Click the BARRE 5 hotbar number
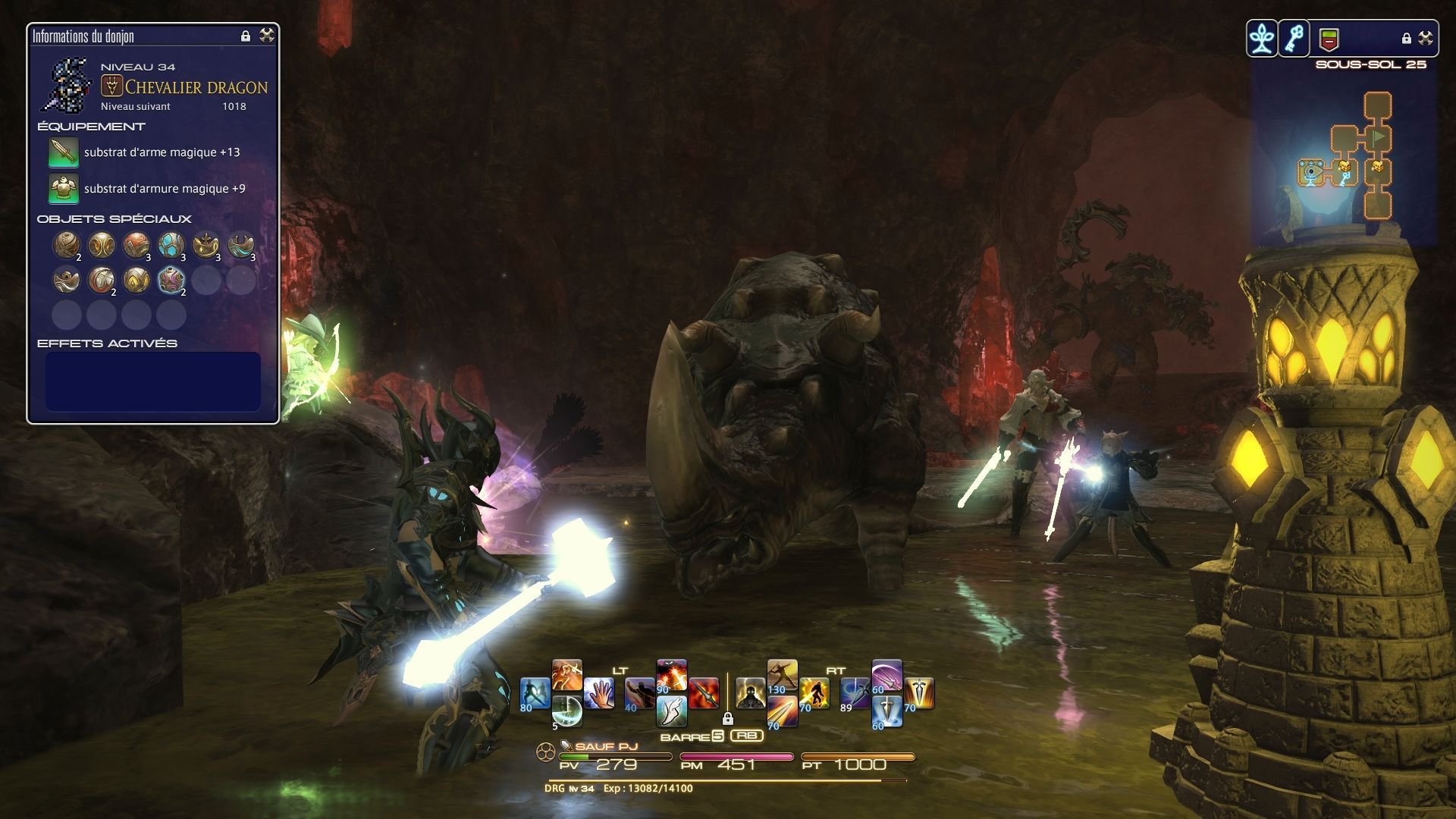The width and height of the screenshot is (1456, 819). coord(717,736)
